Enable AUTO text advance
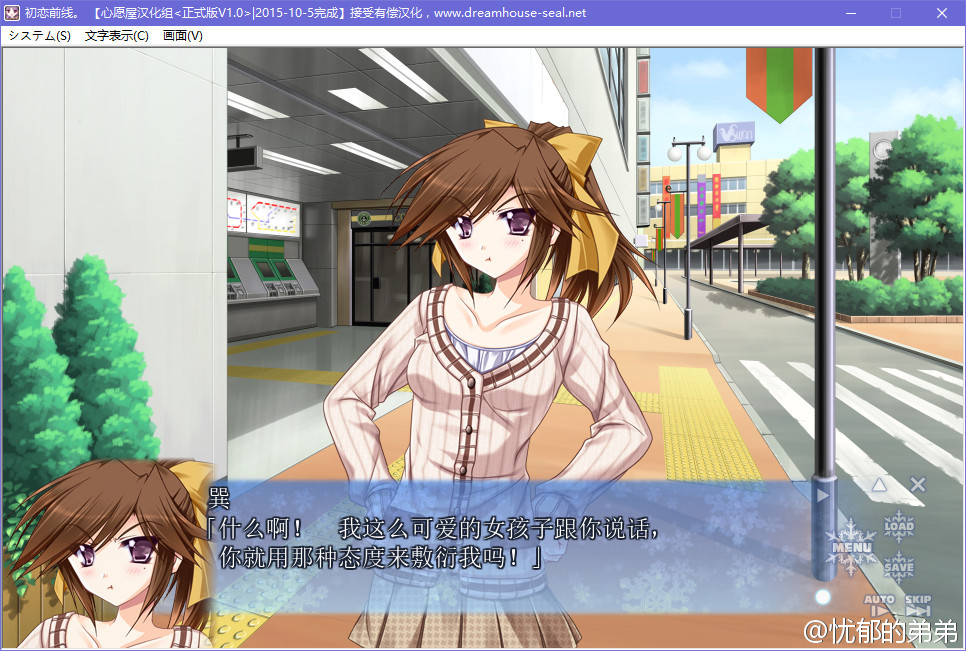This screenshot has height=651, width=966. click(879, 605)
